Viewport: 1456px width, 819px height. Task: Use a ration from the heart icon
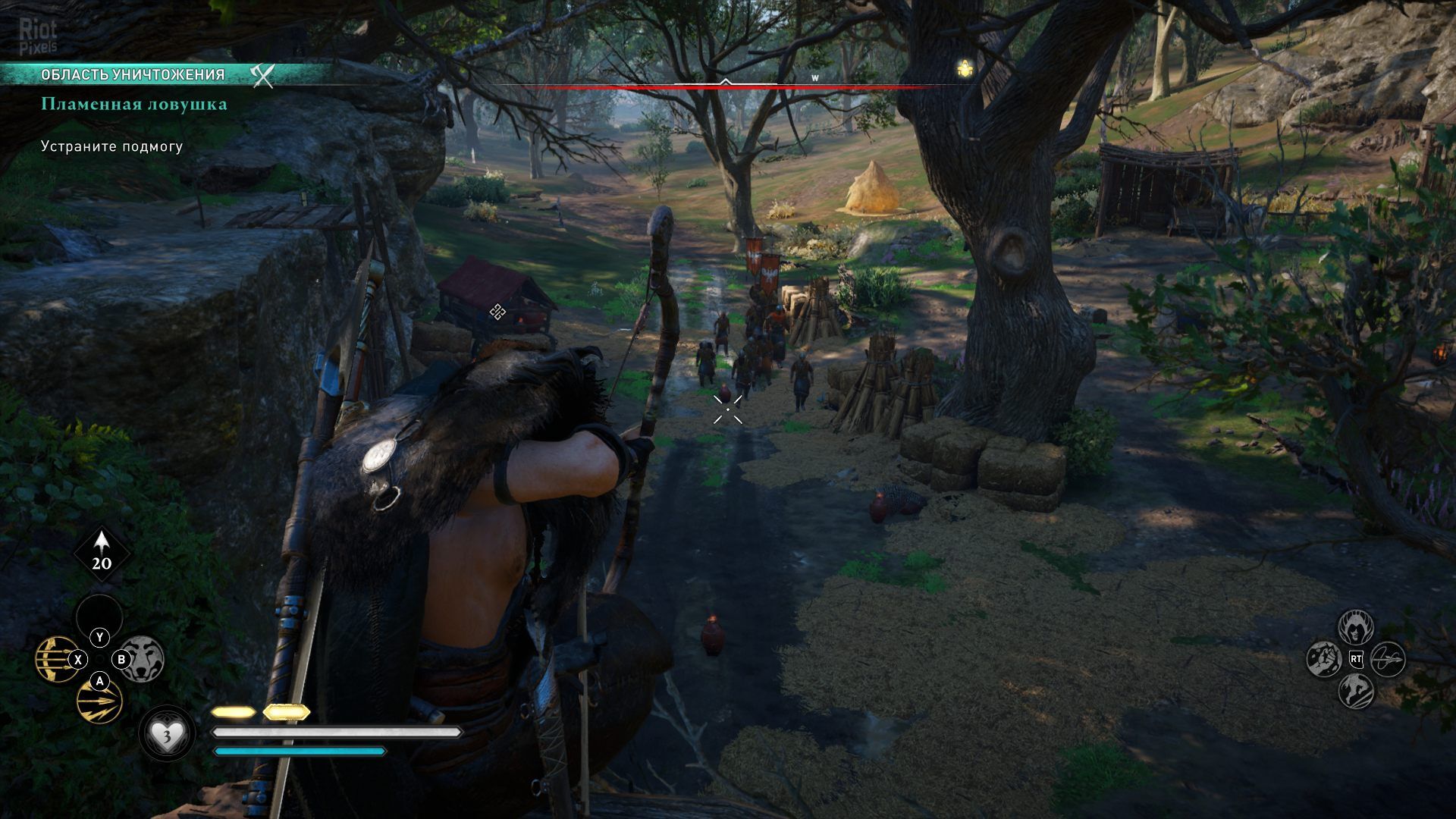tap(166, 734)
